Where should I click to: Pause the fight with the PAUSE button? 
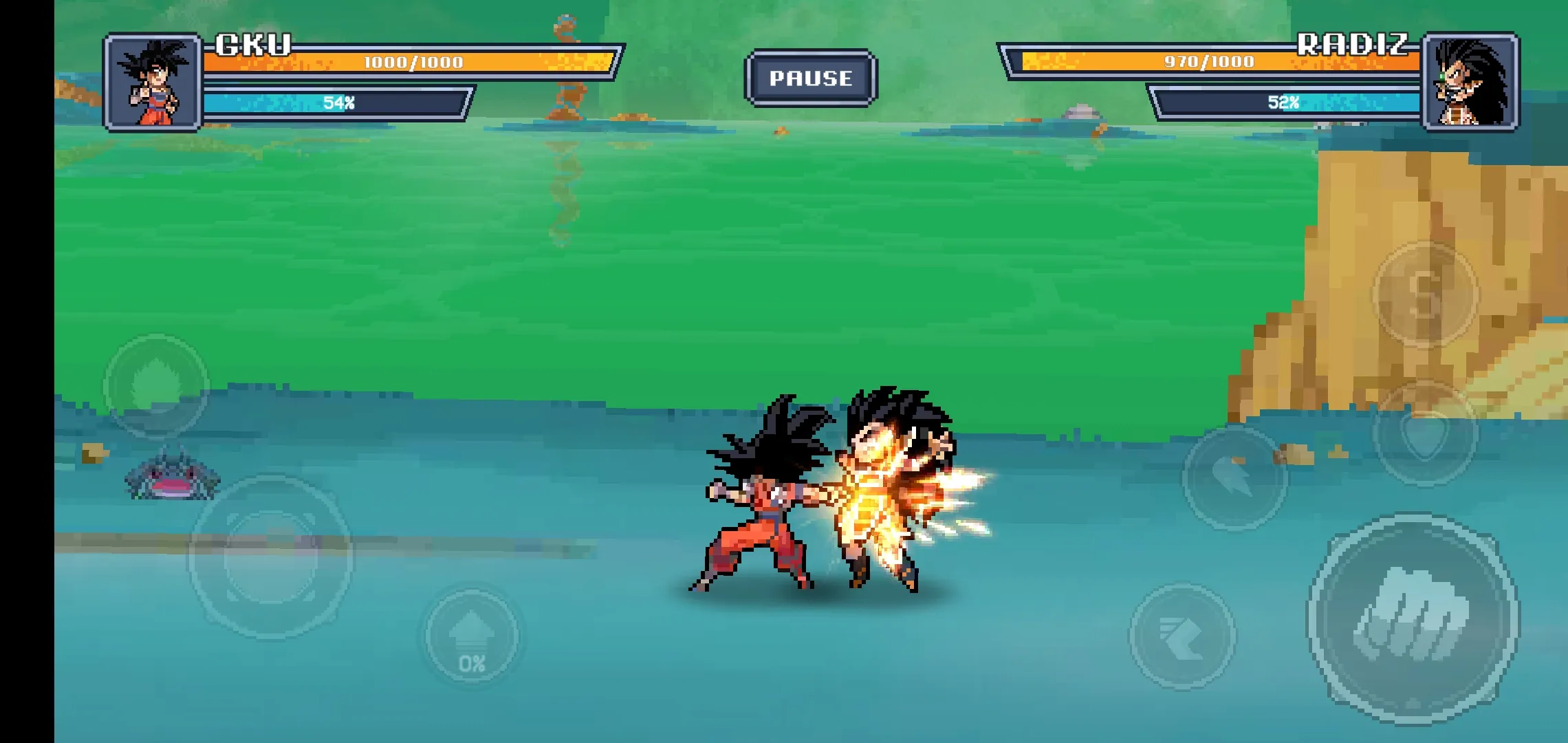[x=810, y=78]
